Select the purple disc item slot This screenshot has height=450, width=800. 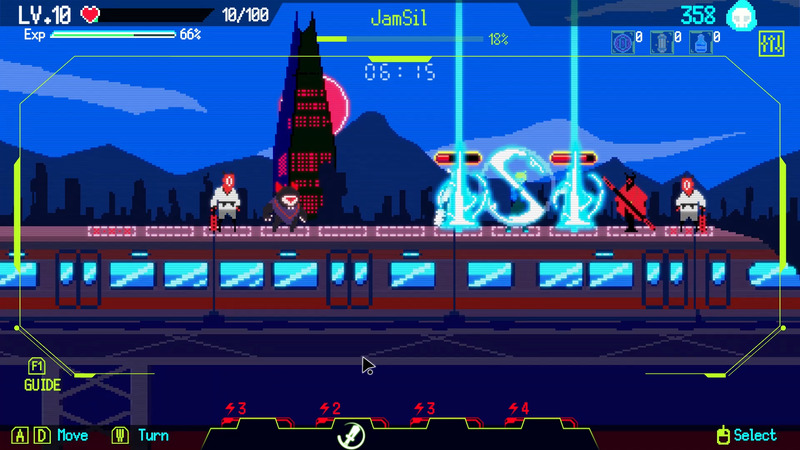click(x=621, y=43)
